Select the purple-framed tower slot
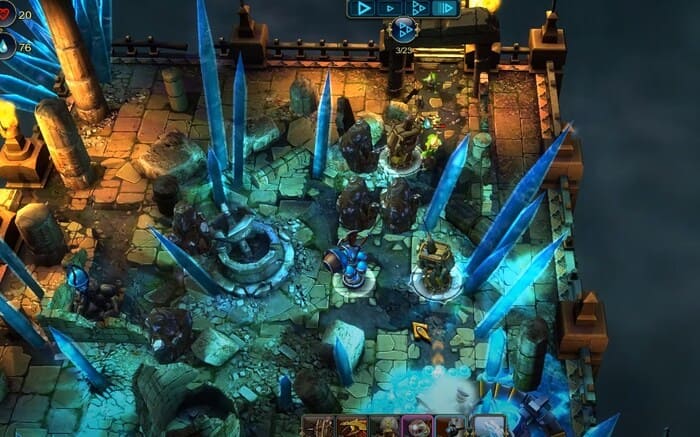 click(x=417, y=426)
